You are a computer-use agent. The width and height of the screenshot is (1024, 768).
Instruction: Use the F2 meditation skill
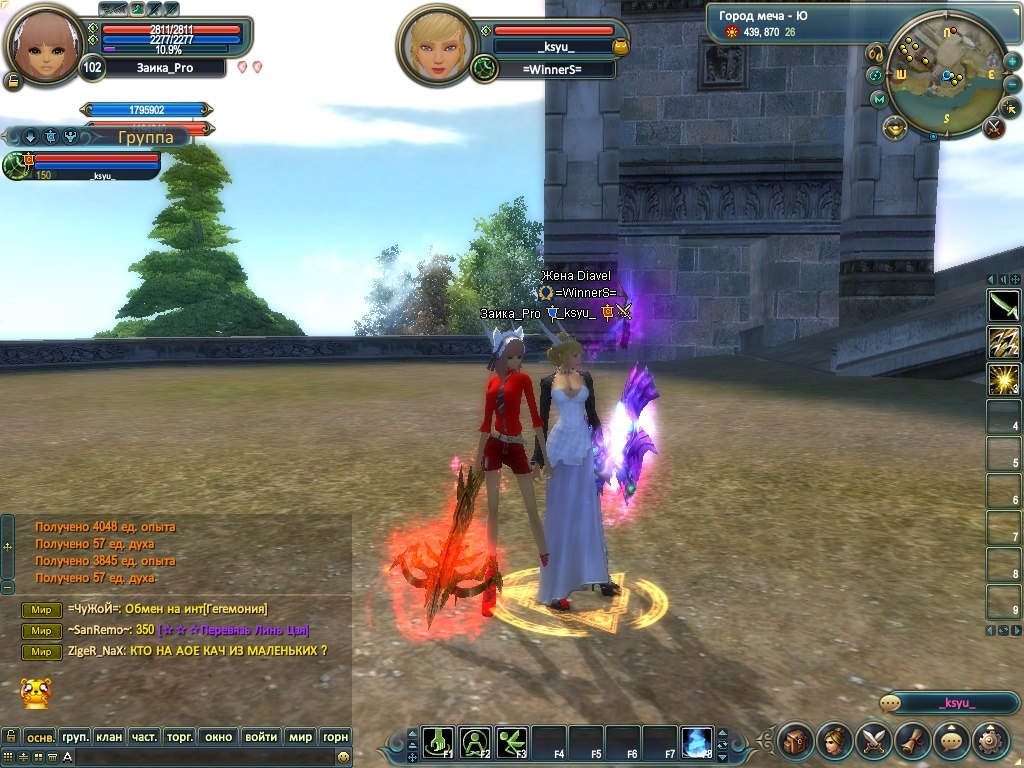pos(475,741)
